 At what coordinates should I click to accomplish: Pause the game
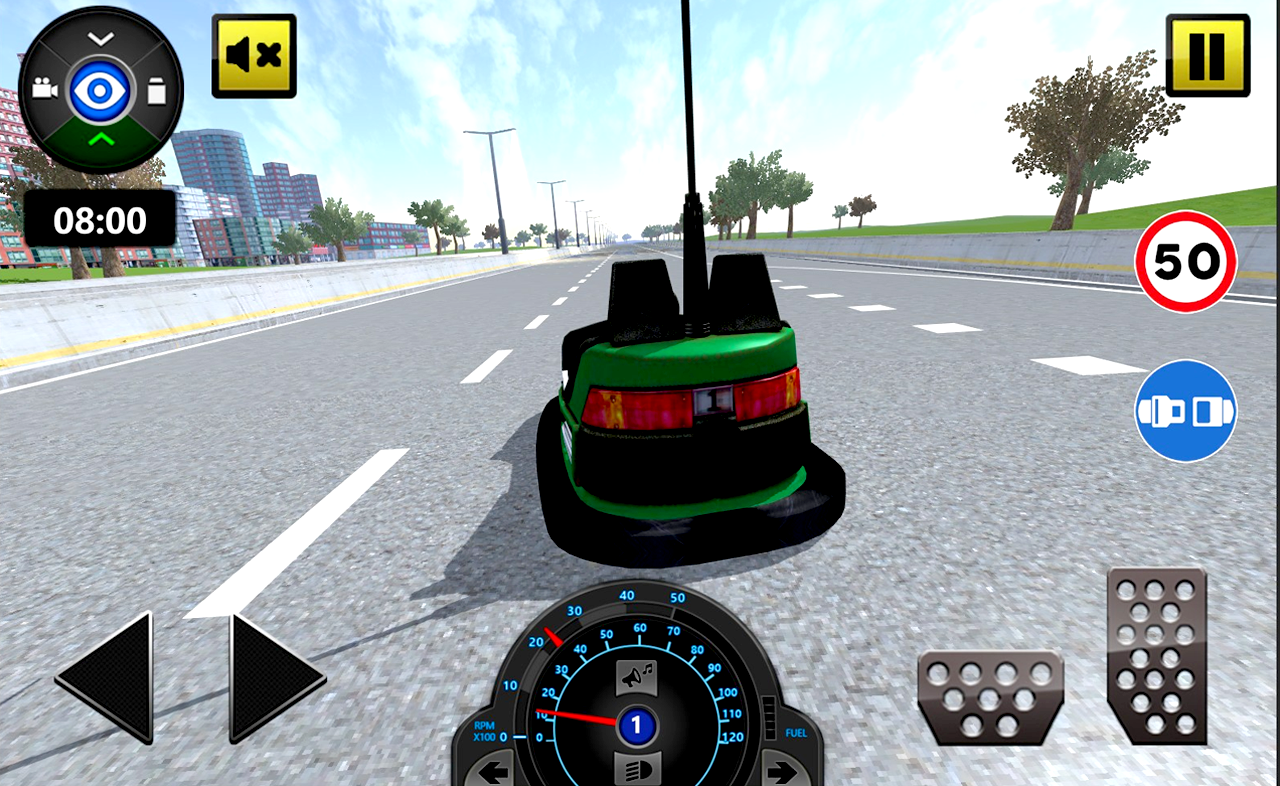[x=1208, y=55]
